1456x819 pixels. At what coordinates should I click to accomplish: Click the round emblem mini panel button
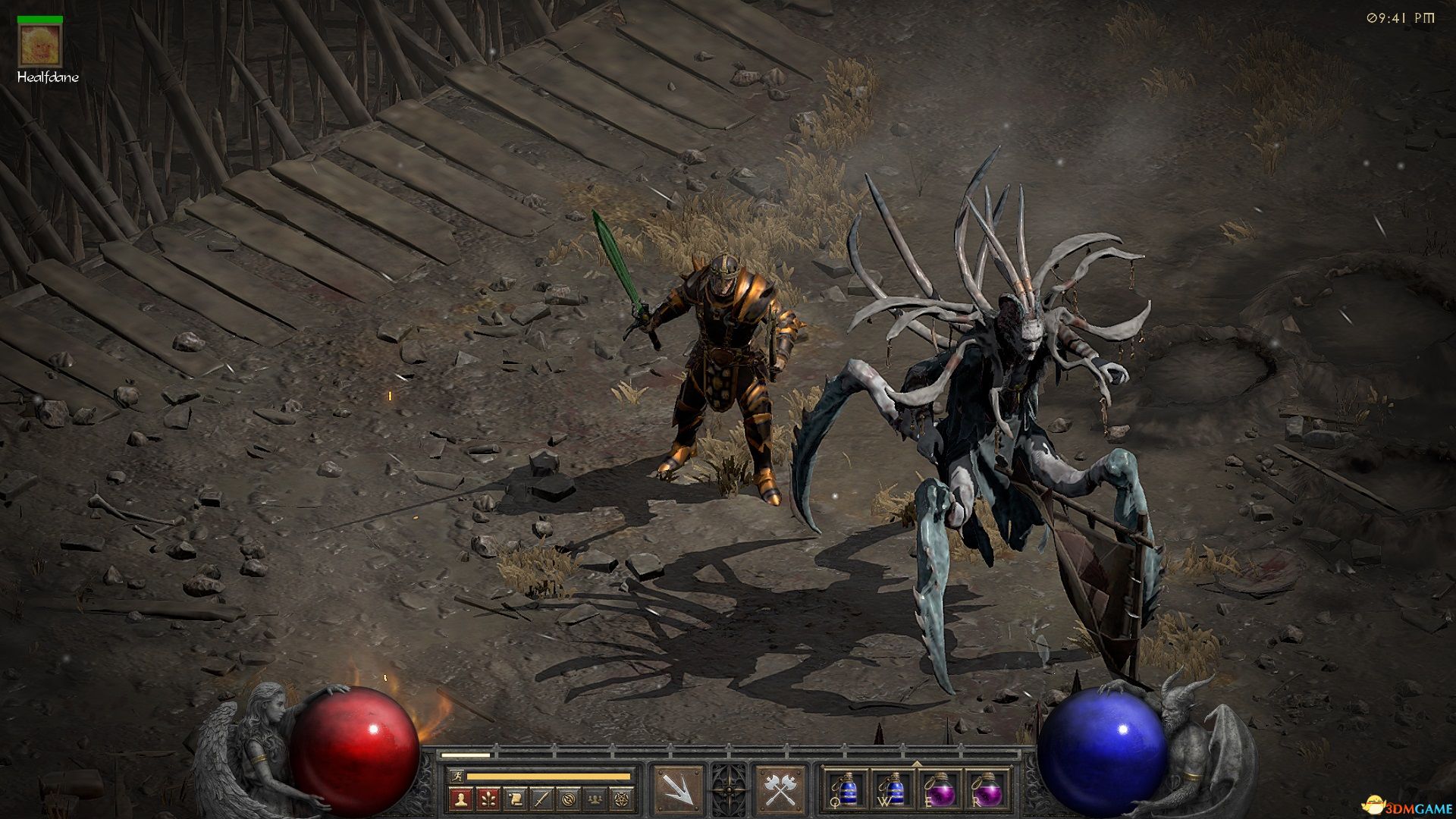coord(567,798)
